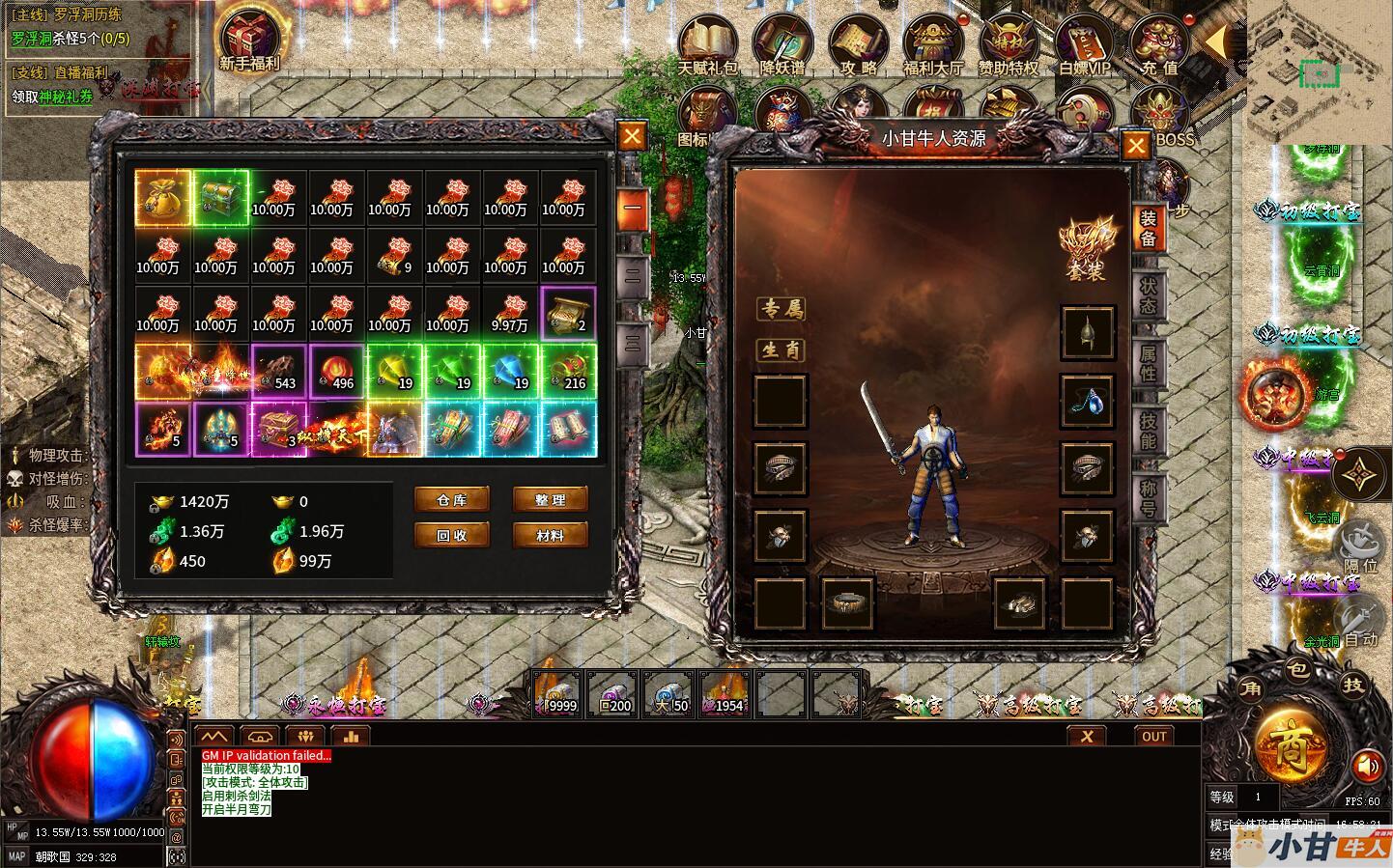Open the 充值 recharge icon
Viewport: 1393px width, 868px height.
pyautogui.click(x=1159, y=44)
